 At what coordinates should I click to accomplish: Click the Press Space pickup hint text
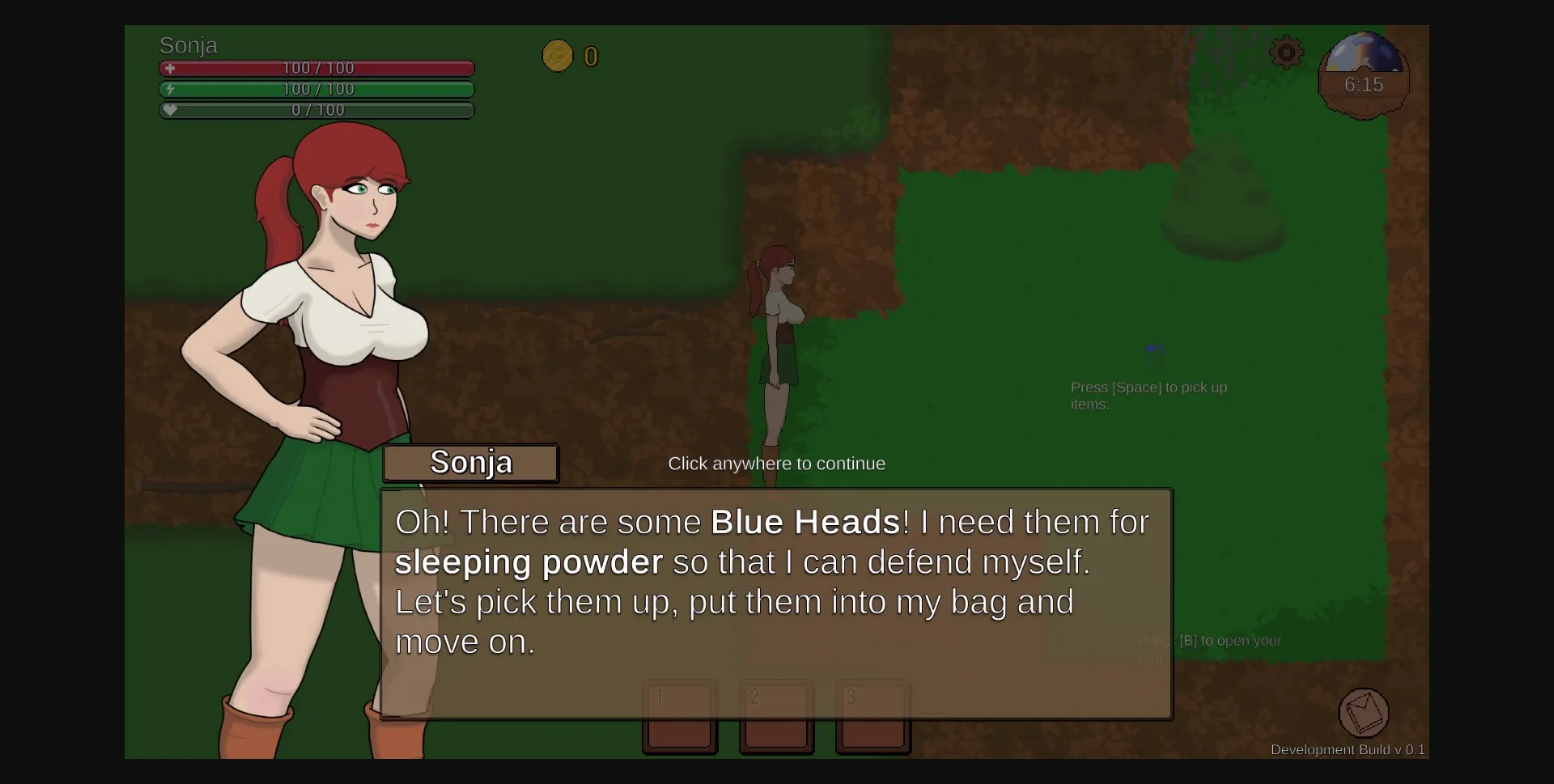pyautogui.click(x=1149, y=396)
